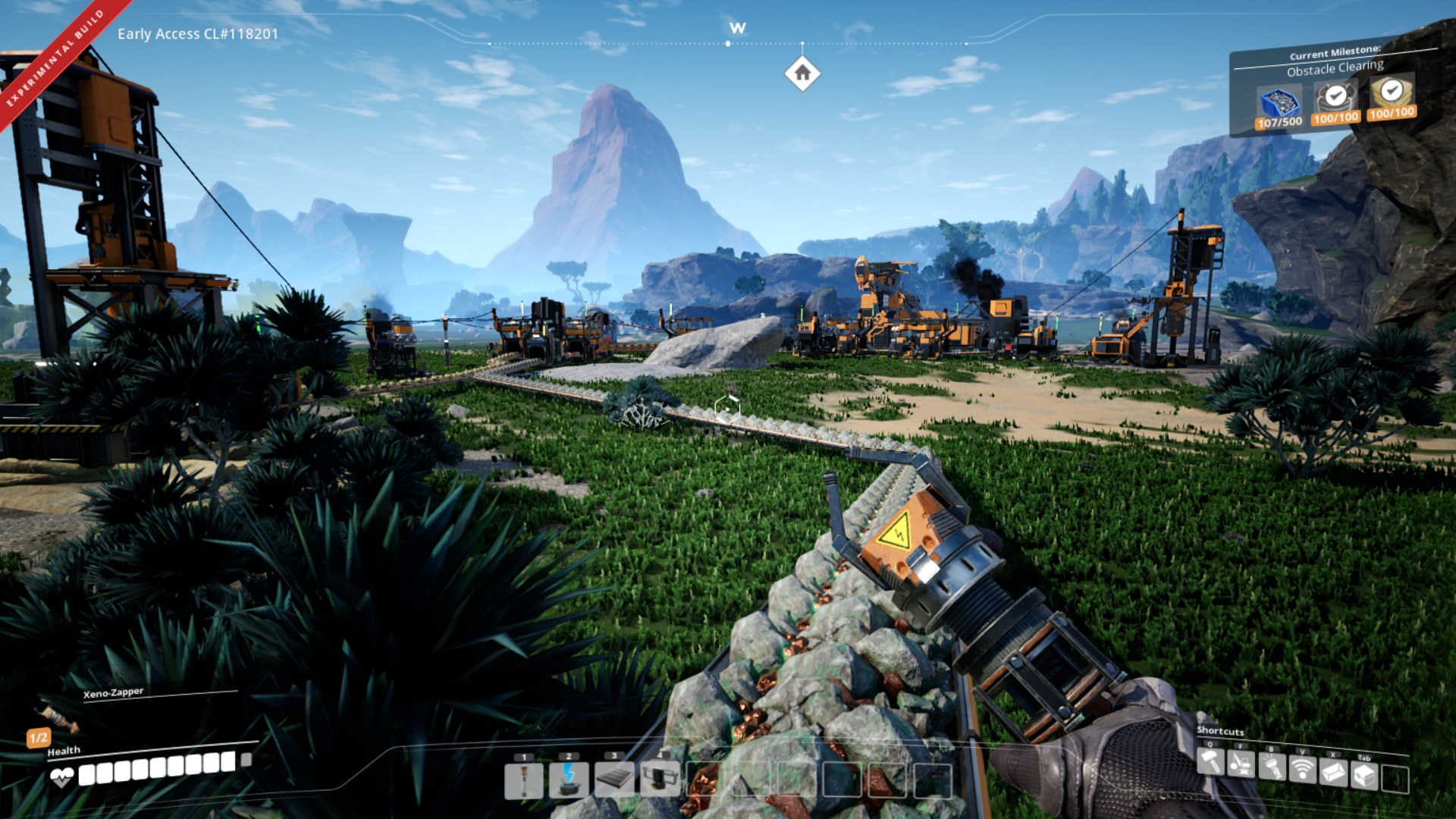The height and width of the screenshot is (819, 1456).
Task: Open the inventory crate shortcut
Action: point(1364,777)
